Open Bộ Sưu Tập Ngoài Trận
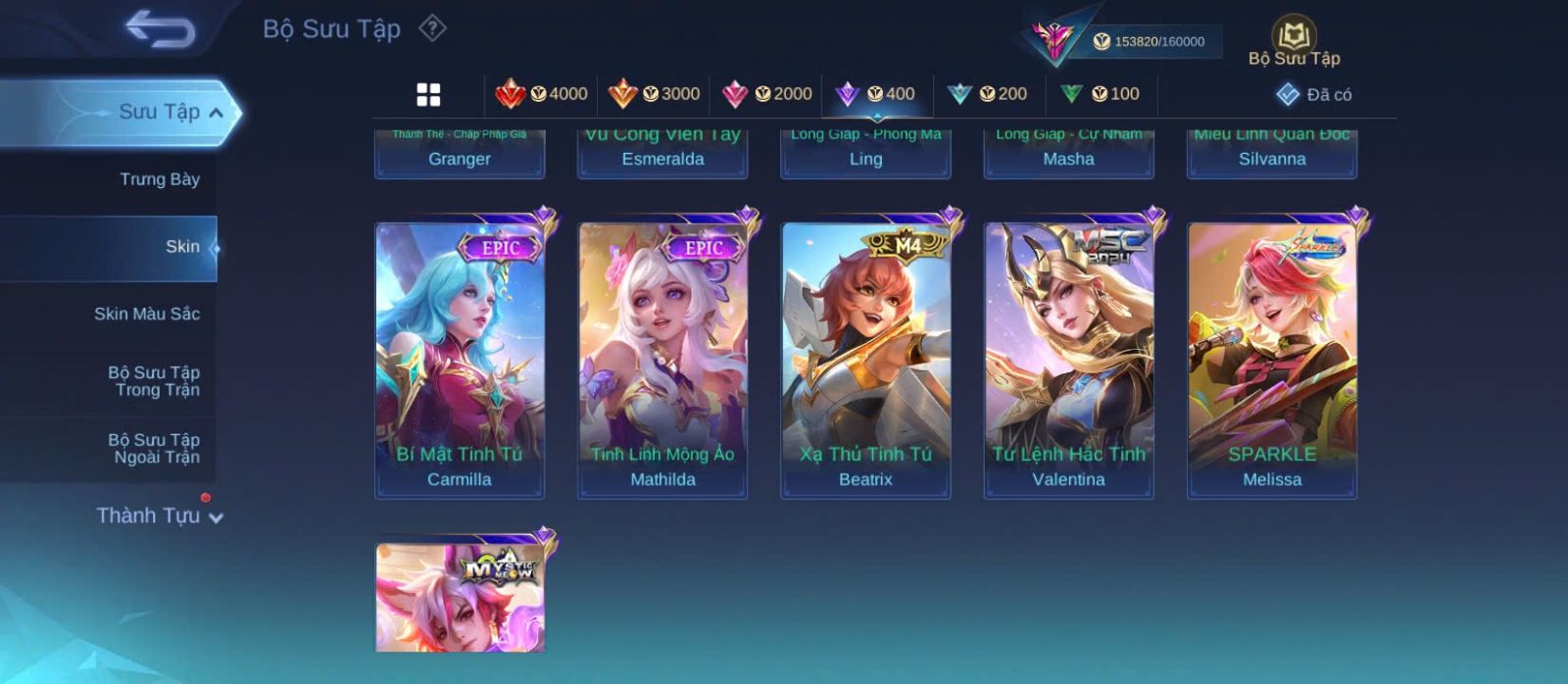The width and height of the screenshot is (1568, 684). tap(154, 449)
